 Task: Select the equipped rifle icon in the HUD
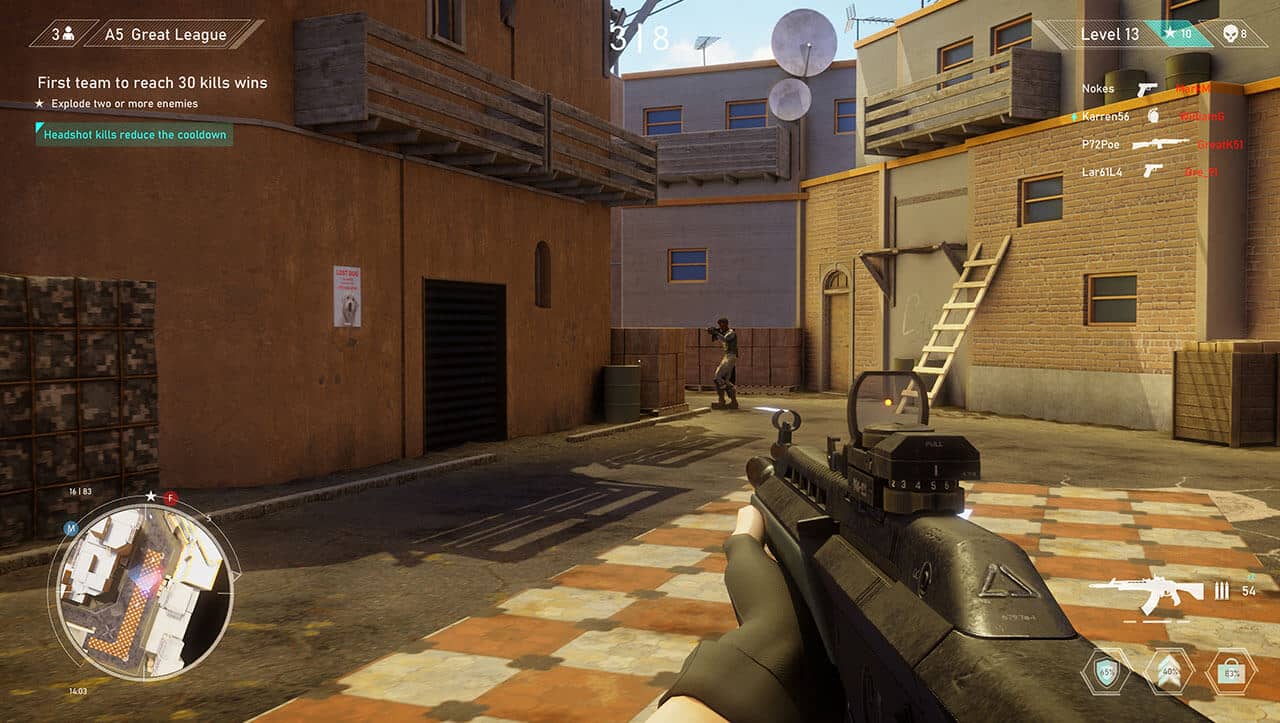1150,593
